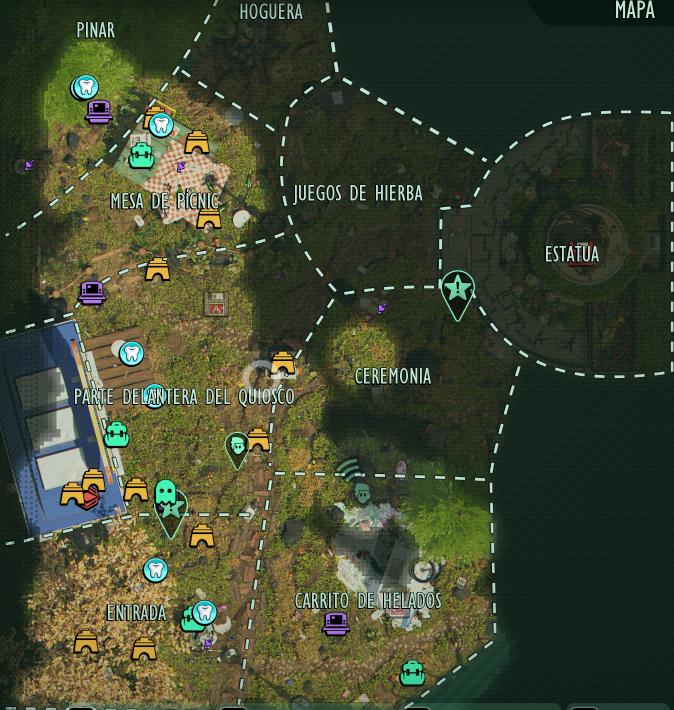Pick the tooth marker directly above the Entrada label

[155, 570]
